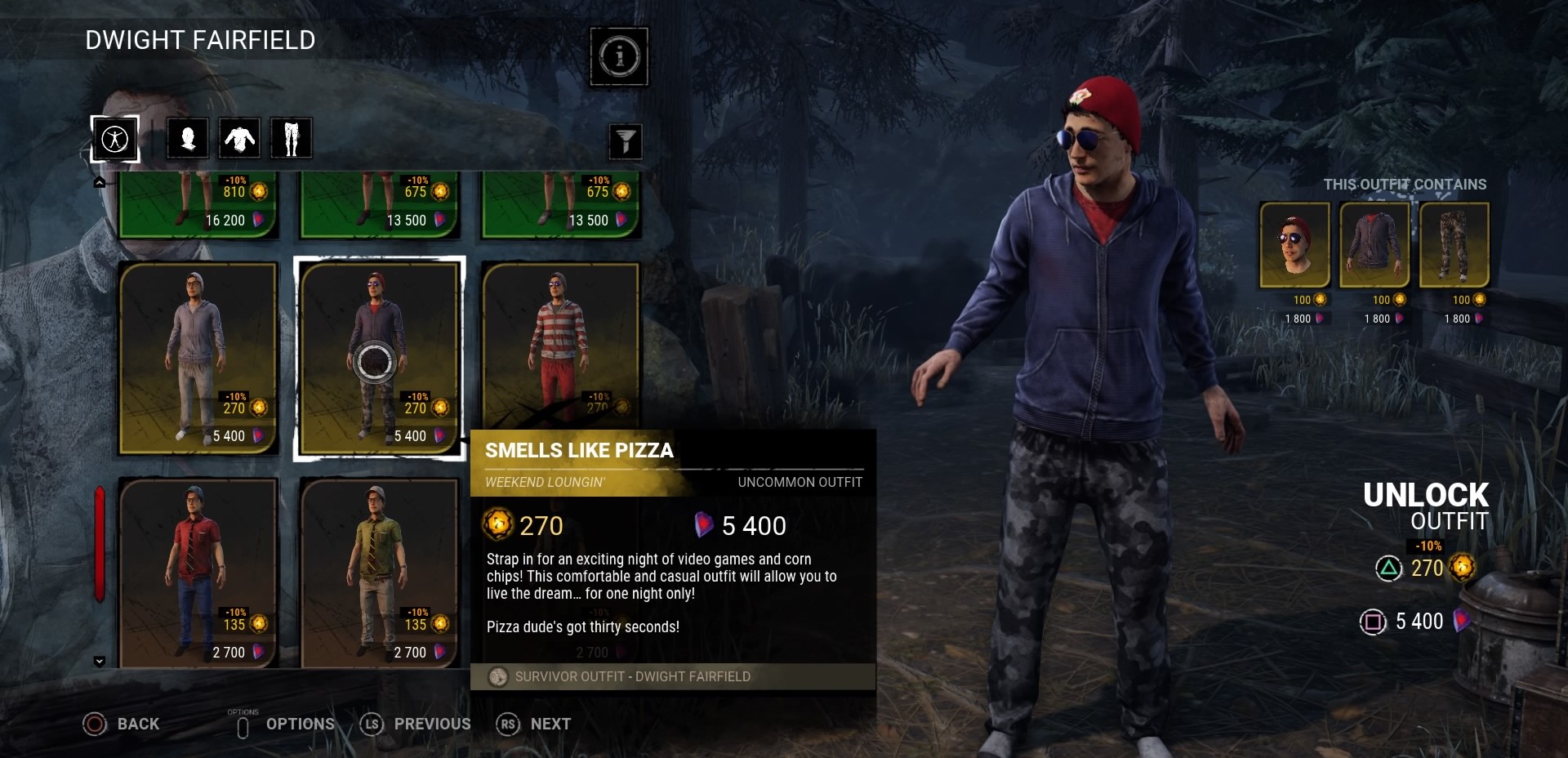The image size is (1568, 758).
Task: Click the character info icon
Action: pyautogui.click(x=618, y=56)
